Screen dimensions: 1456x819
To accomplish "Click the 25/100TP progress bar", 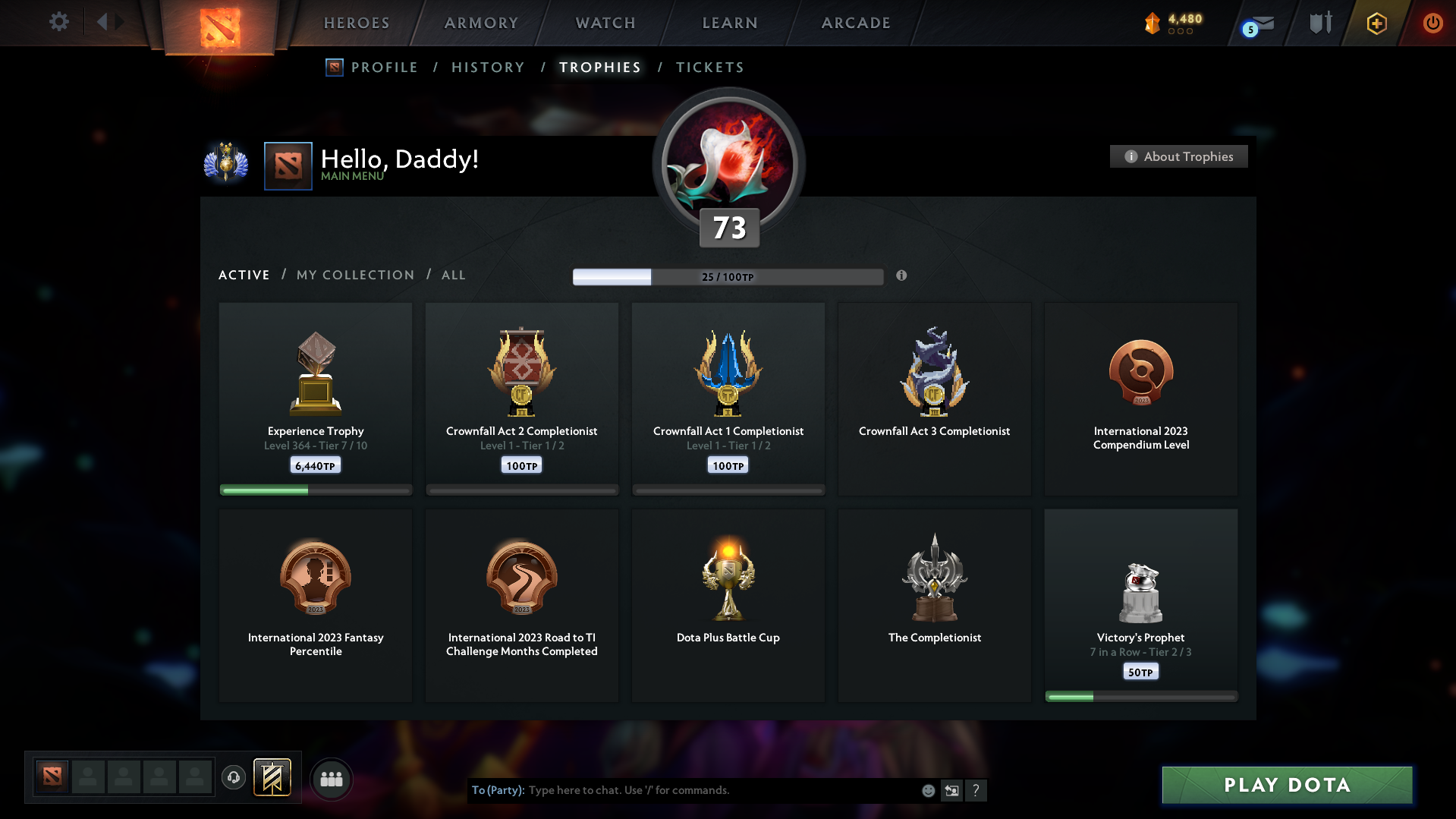I will 728,276.
